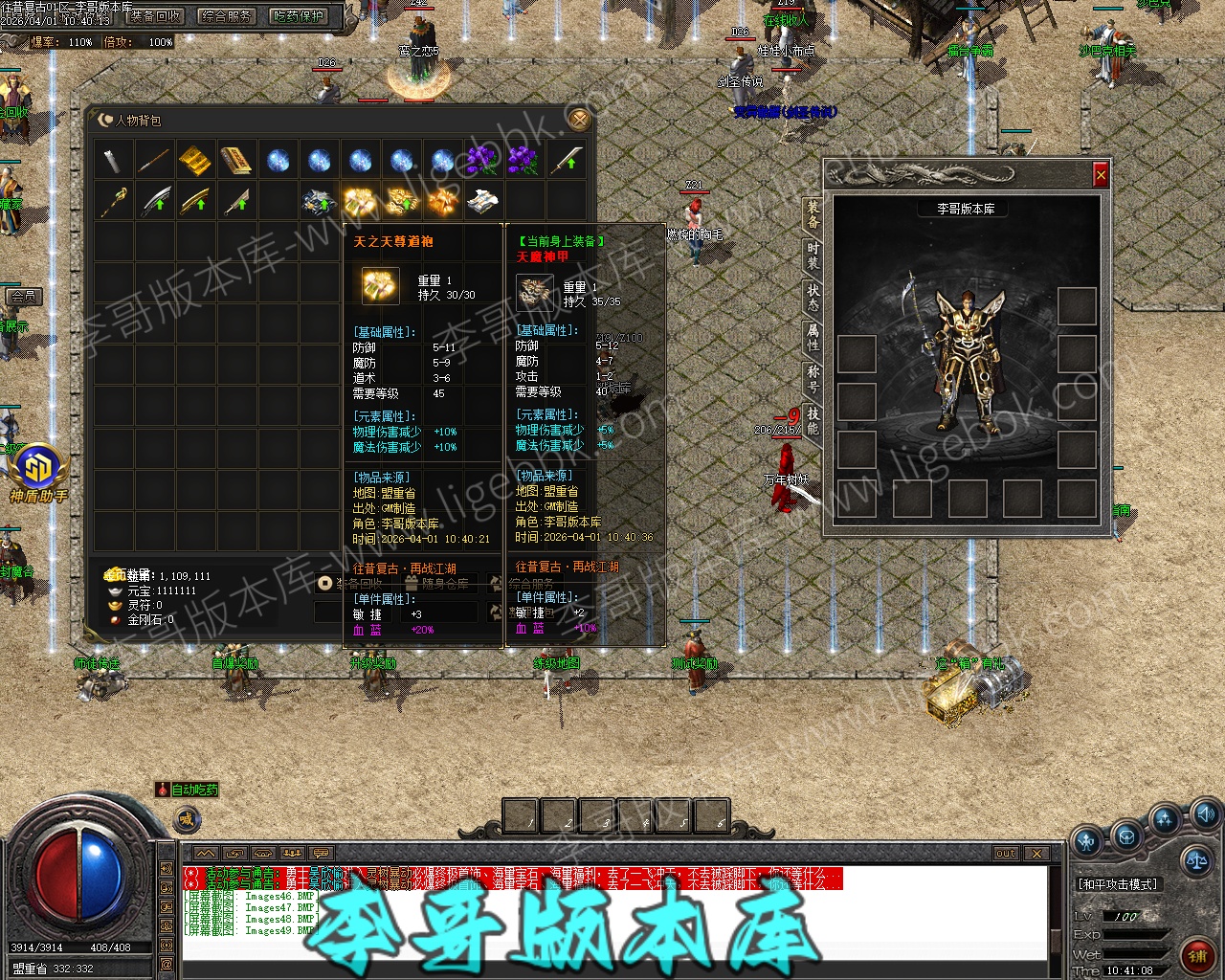Select the green serpent staff in backpack
Image resolution: width=1225 pixels, height=980 pixels.
coord(114,201)
